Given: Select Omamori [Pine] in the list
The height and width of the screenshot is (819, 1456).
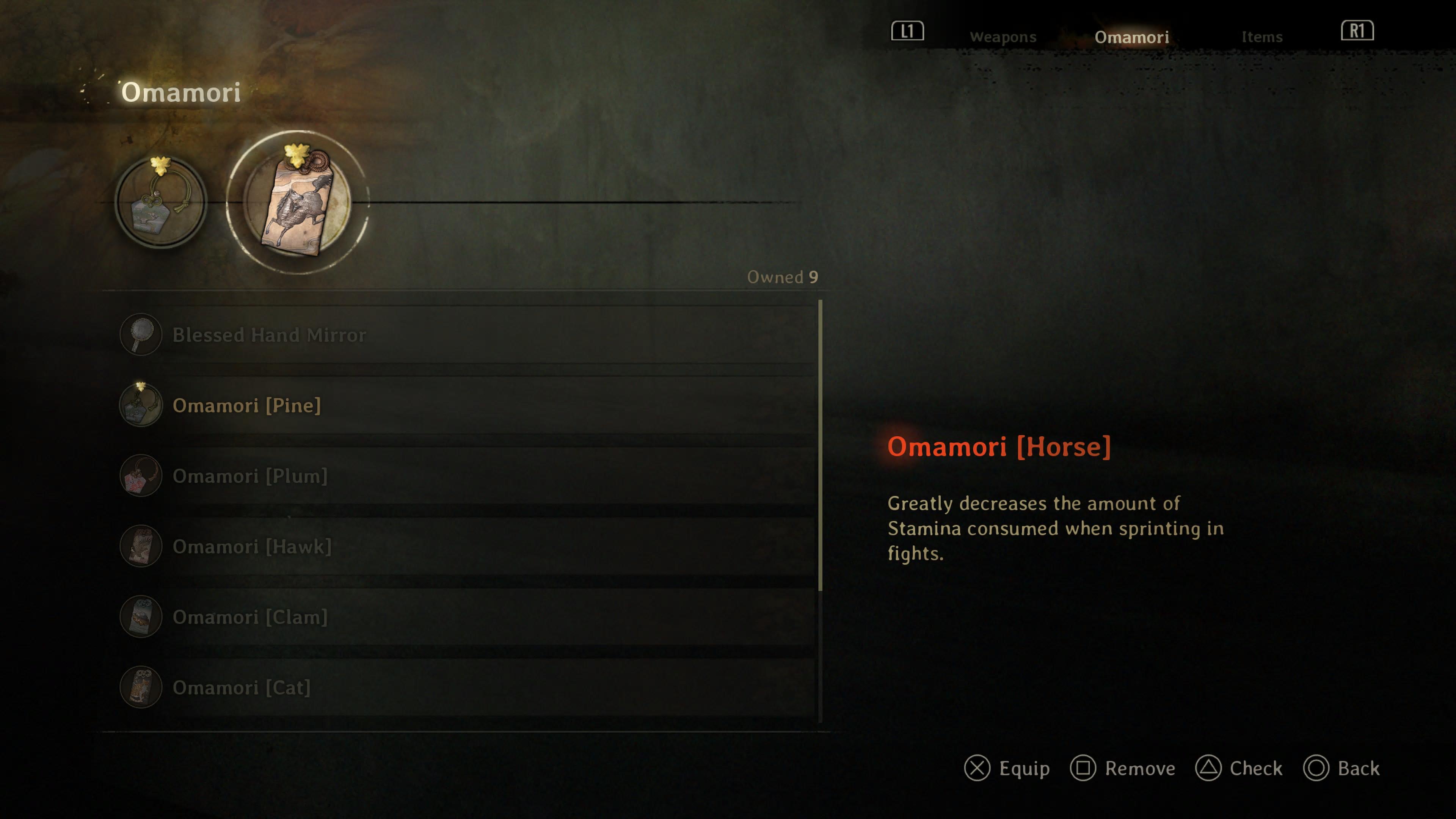Looking at the screenshot, I should (x=246, y=405).
